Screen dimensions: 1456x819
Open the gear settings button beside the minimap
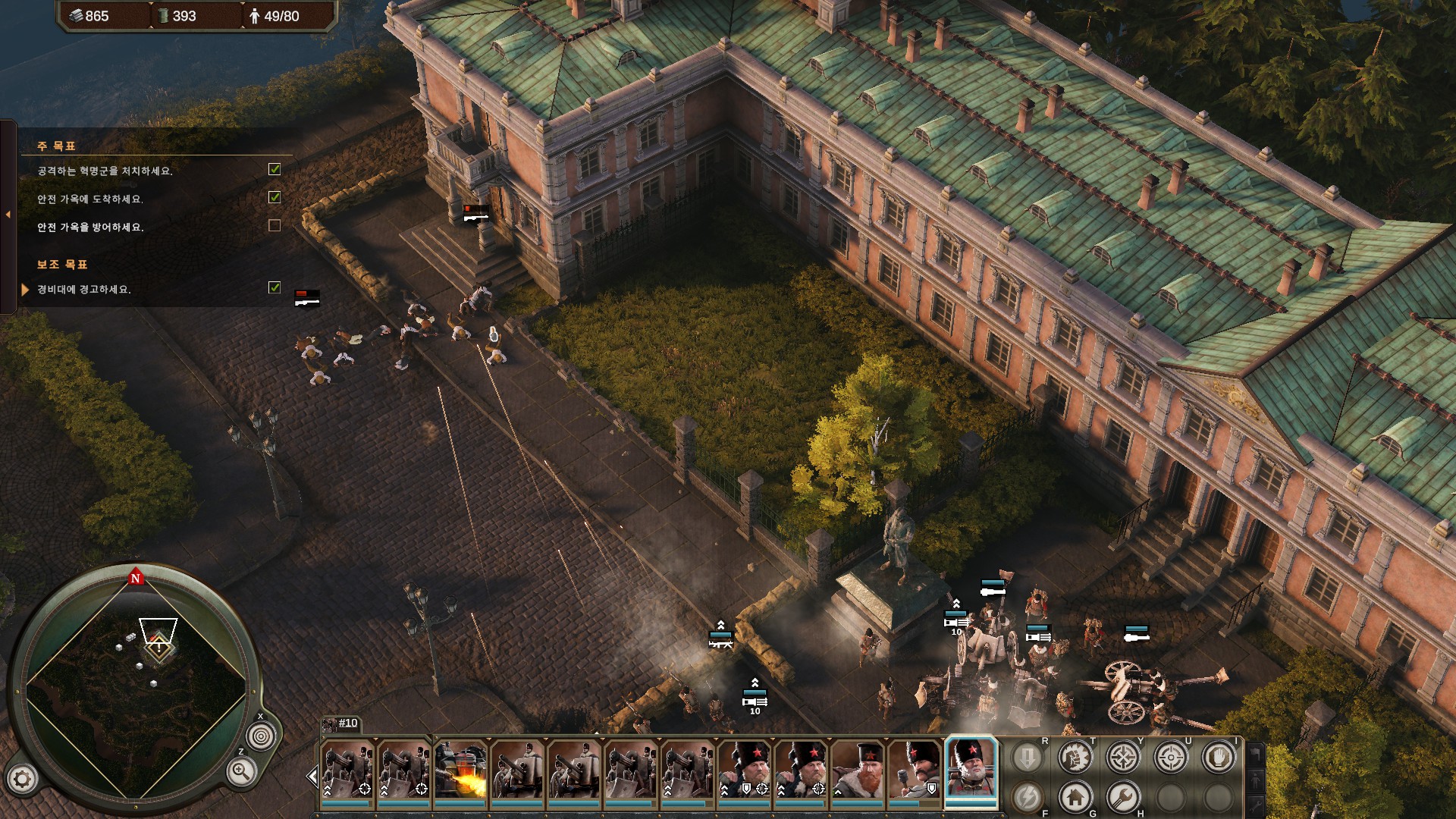(22, 778)
